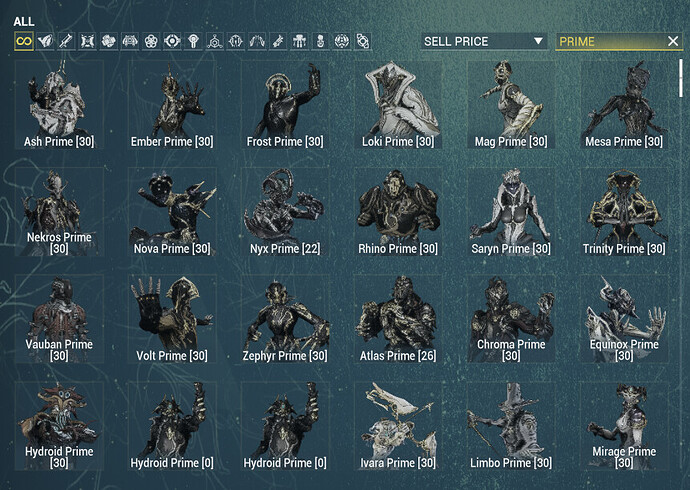Clear the PRIME search text
The image size is (690, 490).
click(674, 41)
